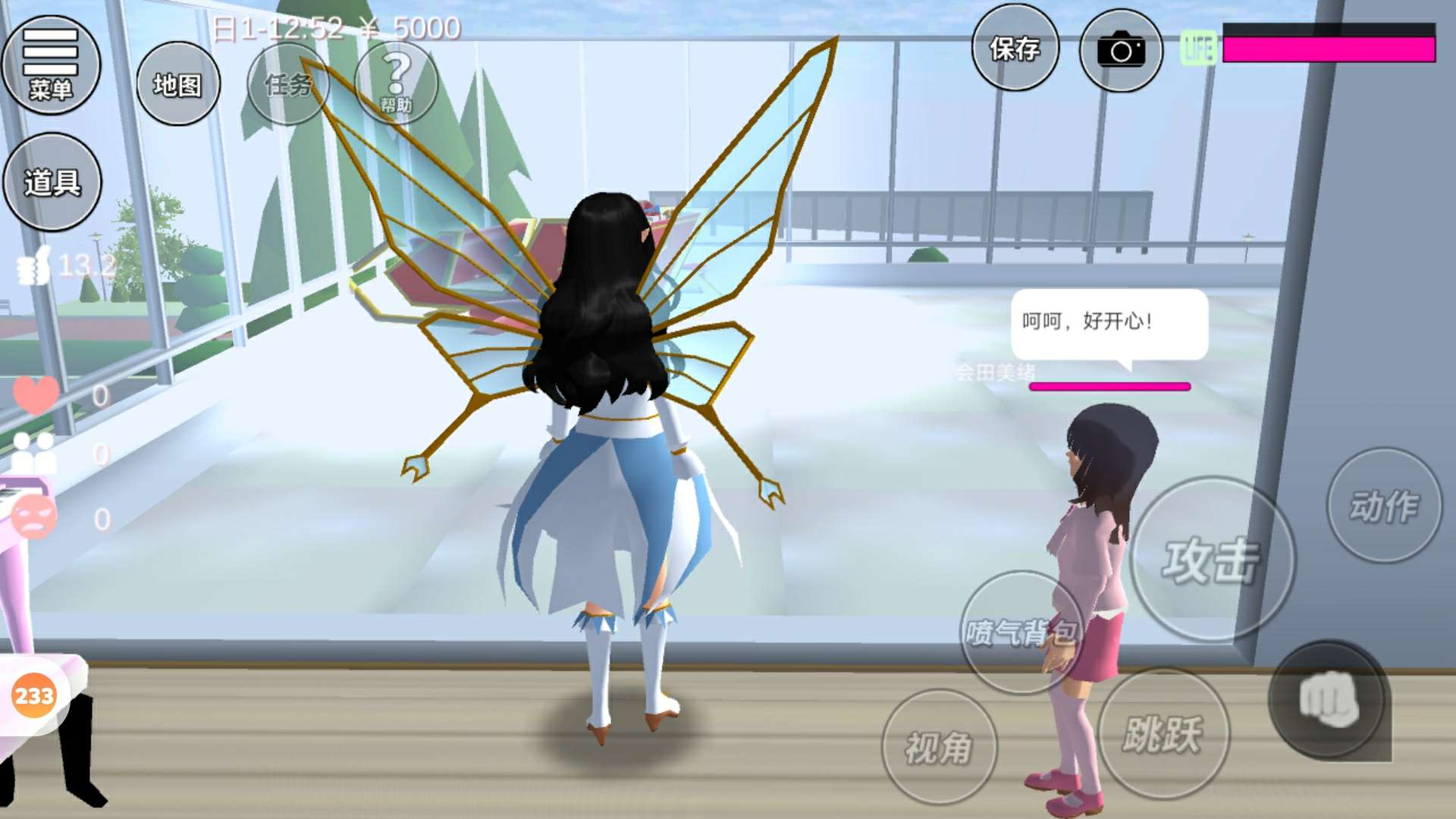Open the 地图 map button
Image resolution: width=1456 pixels, height=819 pixels.
click(178, 84)
